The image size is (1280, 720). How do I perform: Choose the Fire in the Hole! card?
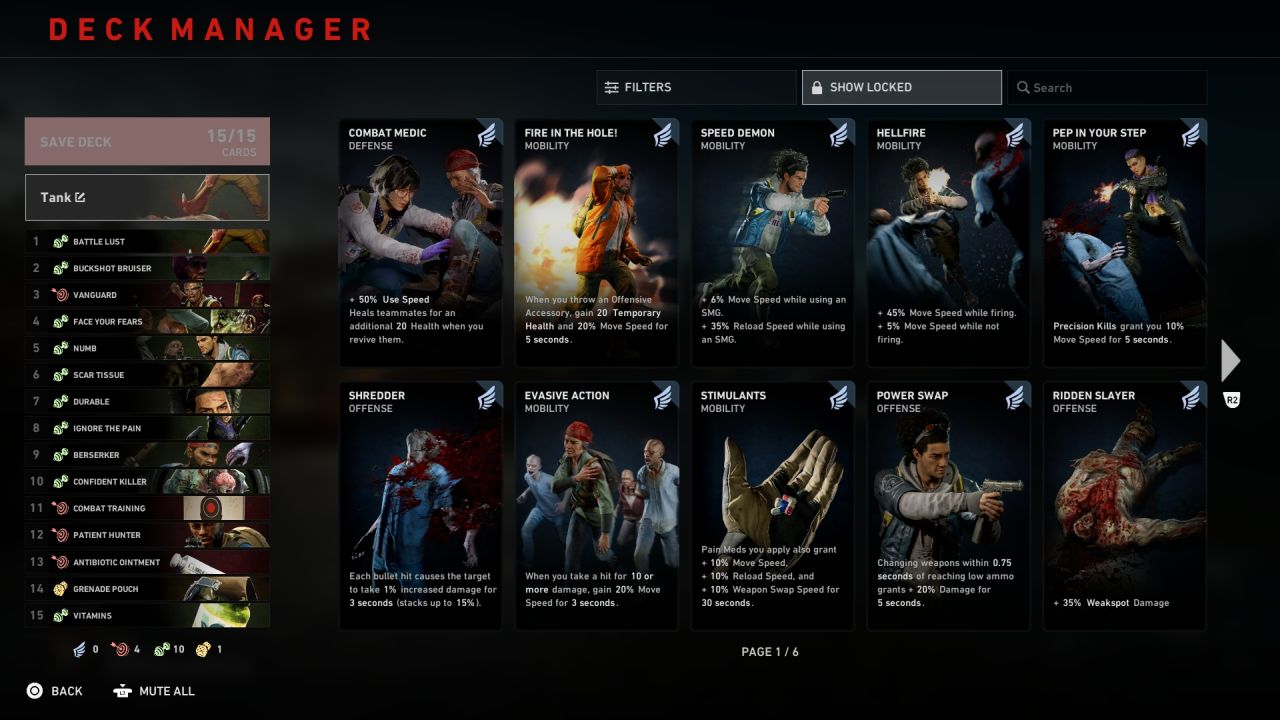597,243
